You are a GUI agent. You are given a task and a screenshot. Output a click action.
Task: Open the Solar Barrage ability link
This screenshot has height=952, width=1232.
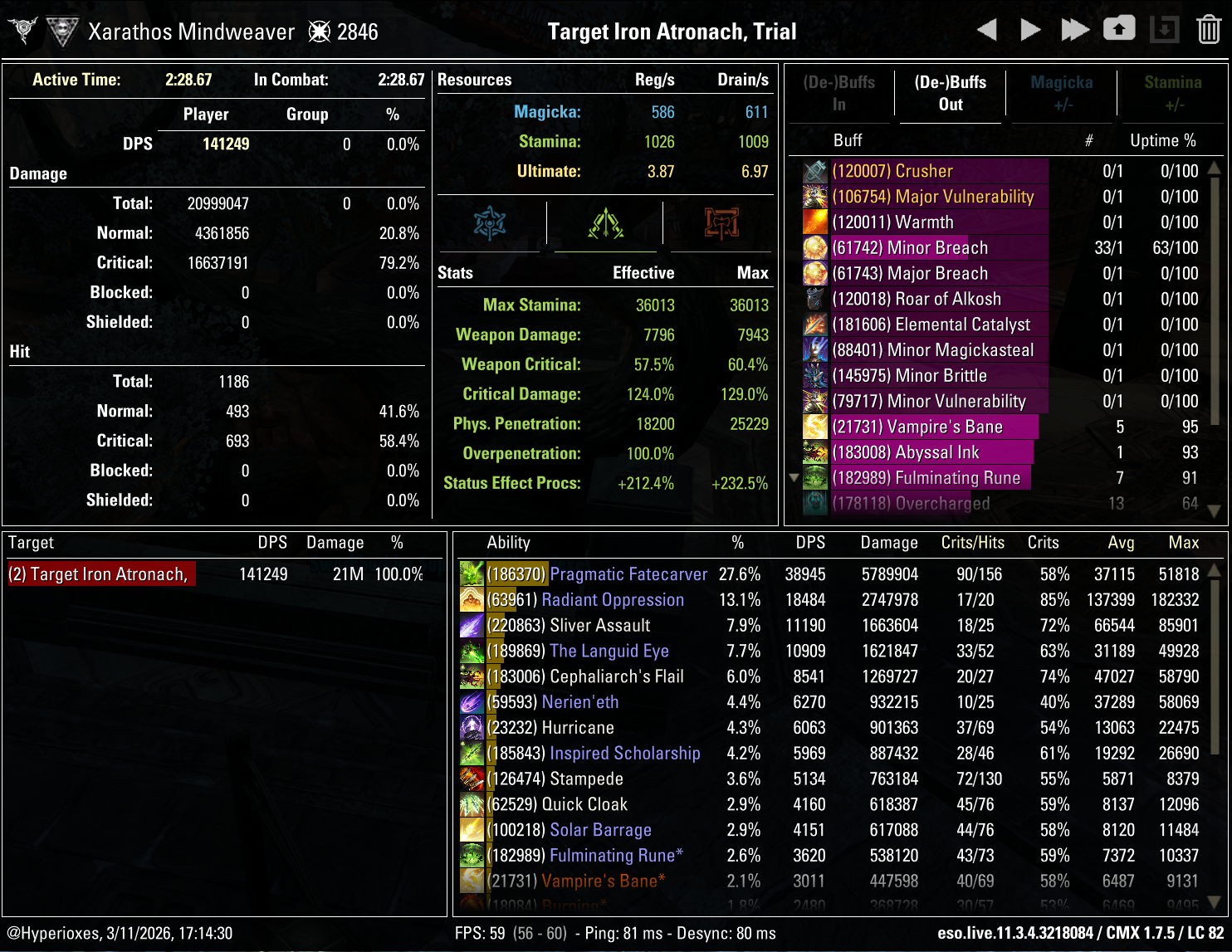(600, 830)
